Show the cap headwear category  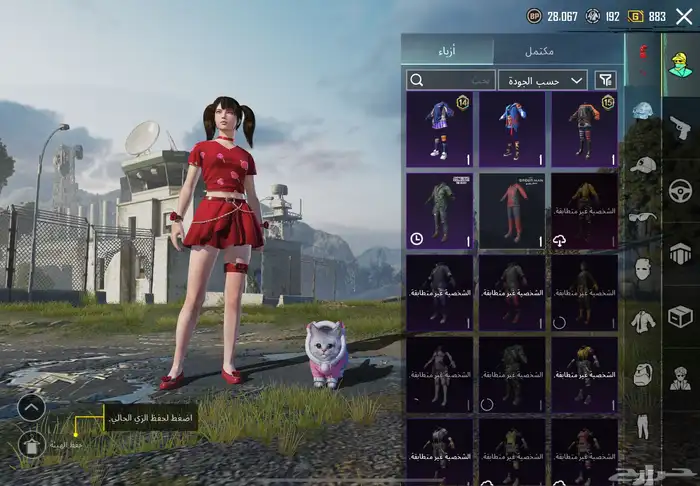pos(642,164)
